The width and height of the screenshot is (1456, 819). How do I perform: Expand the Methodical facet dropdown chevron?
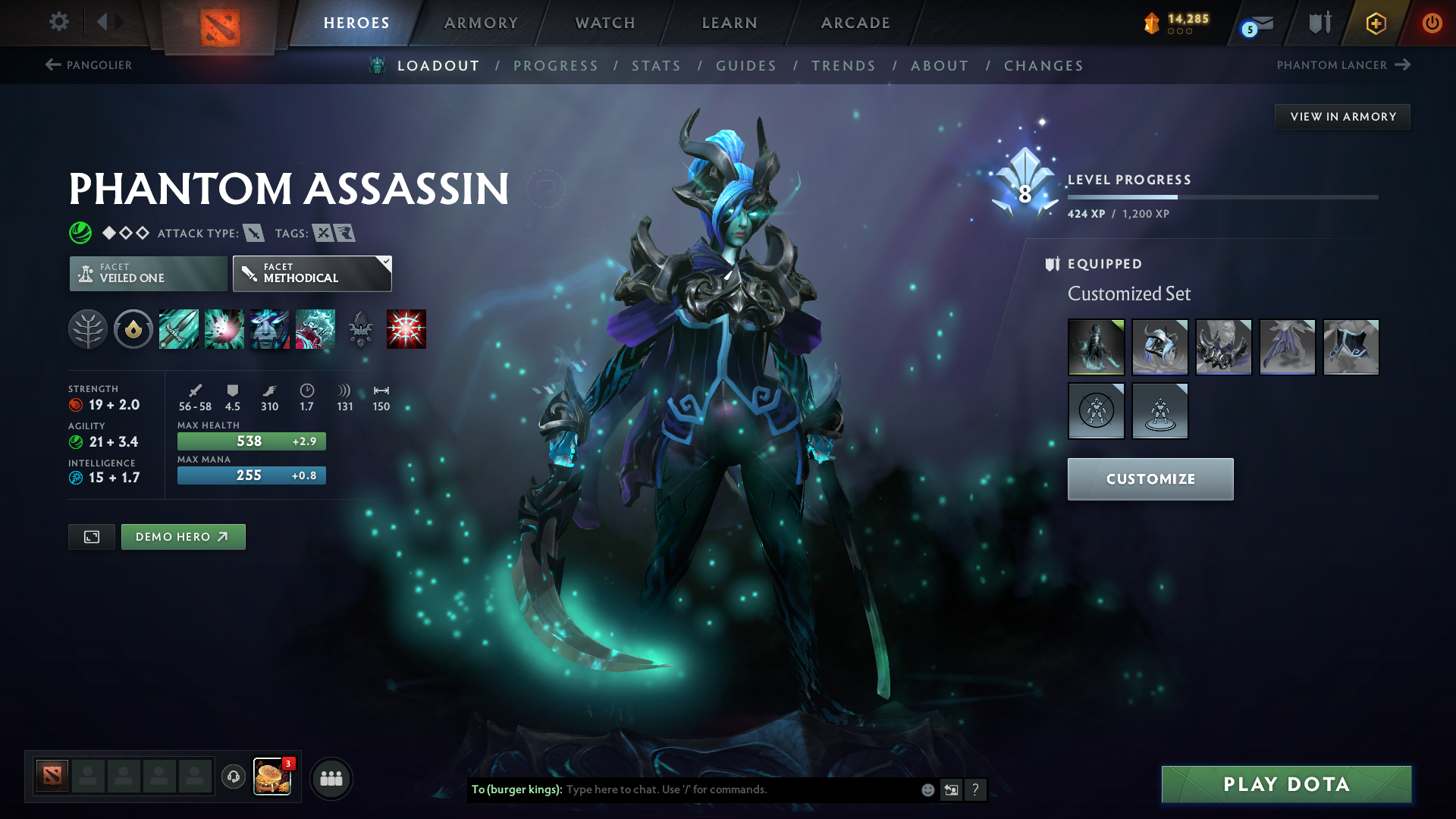[x=385, y=262]
